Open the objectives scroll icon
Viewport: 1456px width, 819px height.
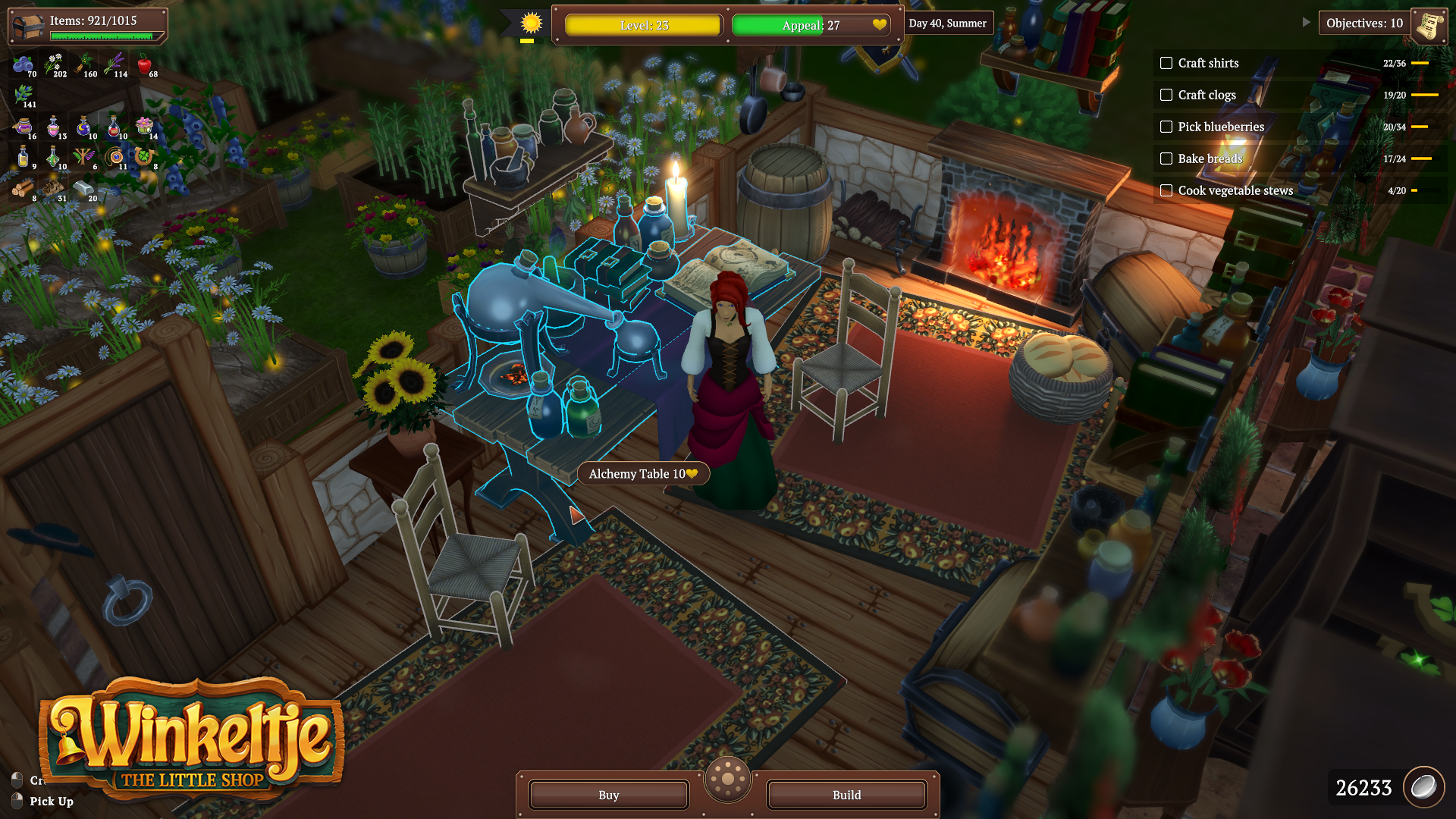1429,24
